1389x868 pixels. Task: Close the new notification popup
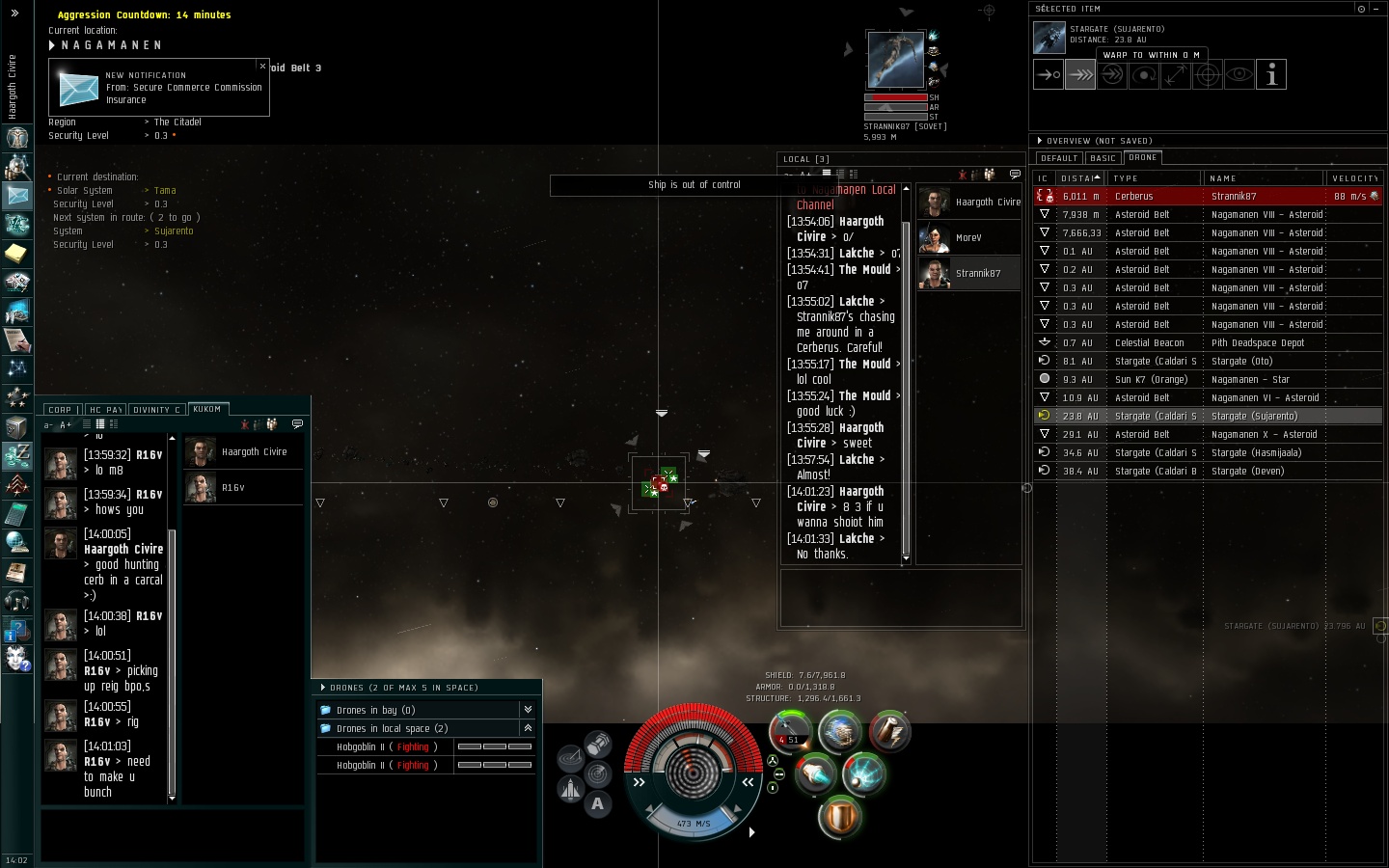[x=262, y=66]
